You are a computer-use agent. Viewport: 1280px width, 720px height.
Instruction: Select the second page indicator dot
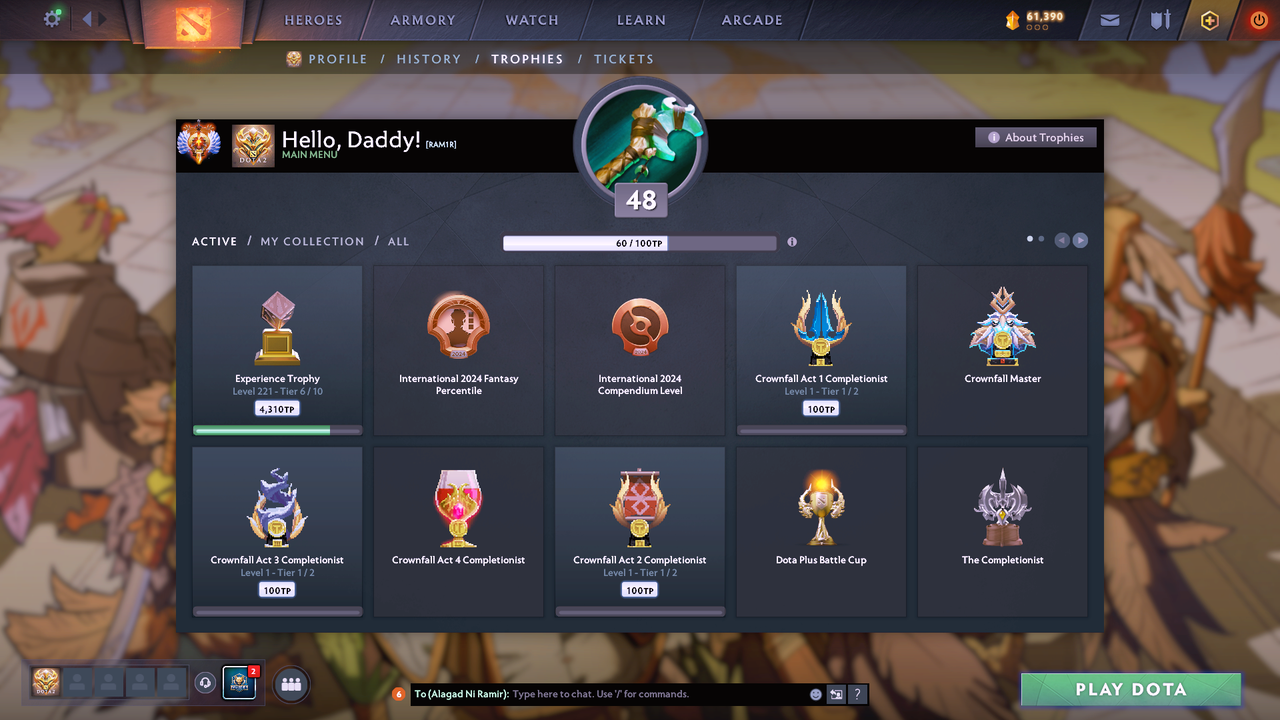pos(1040,239)
